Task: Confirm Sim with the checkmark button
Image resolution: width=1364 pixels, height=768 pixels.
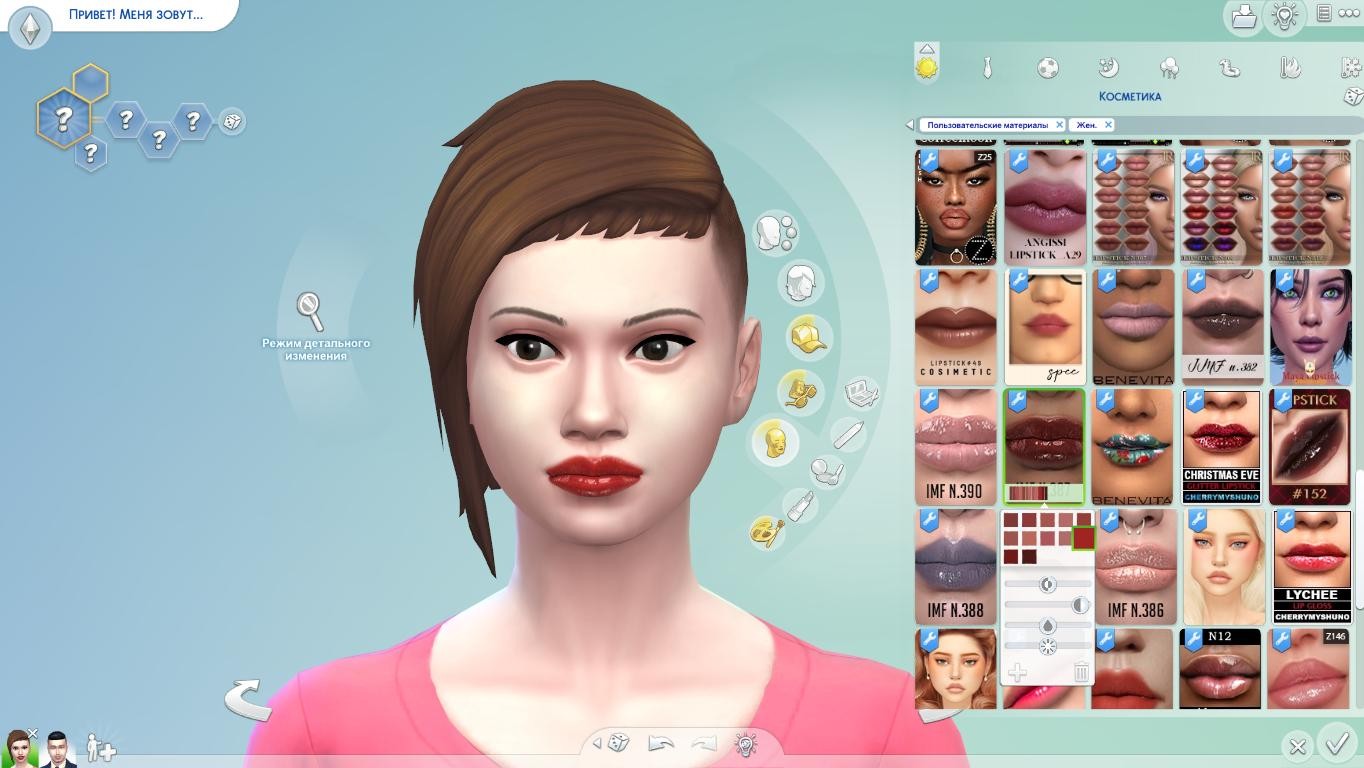Action: (x=1337, y=744)
